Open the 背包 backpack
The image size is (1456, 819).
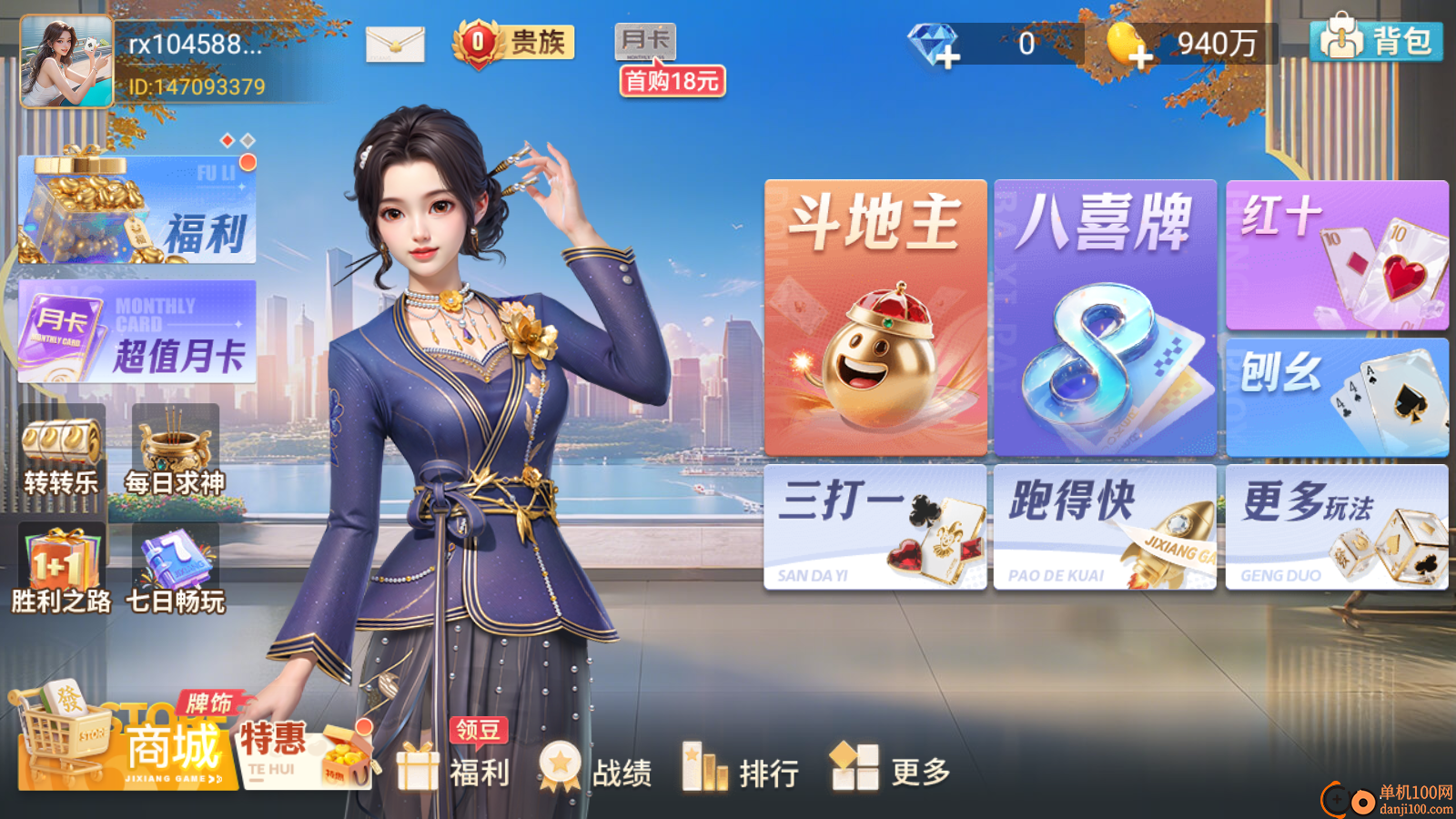tap(1377, 41)
